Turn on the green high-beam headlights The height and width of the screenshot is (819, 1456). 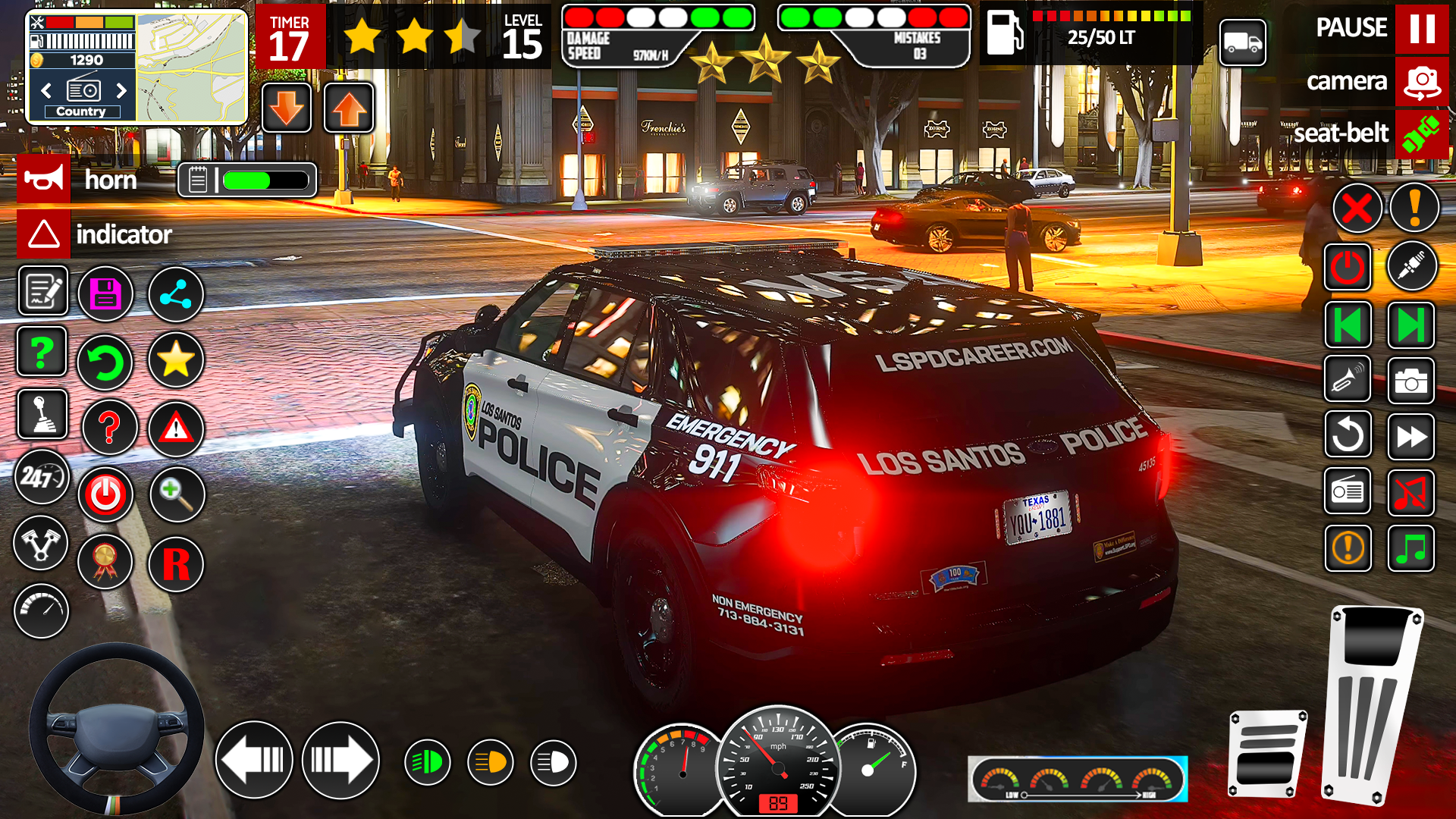(x=427, y=762)
